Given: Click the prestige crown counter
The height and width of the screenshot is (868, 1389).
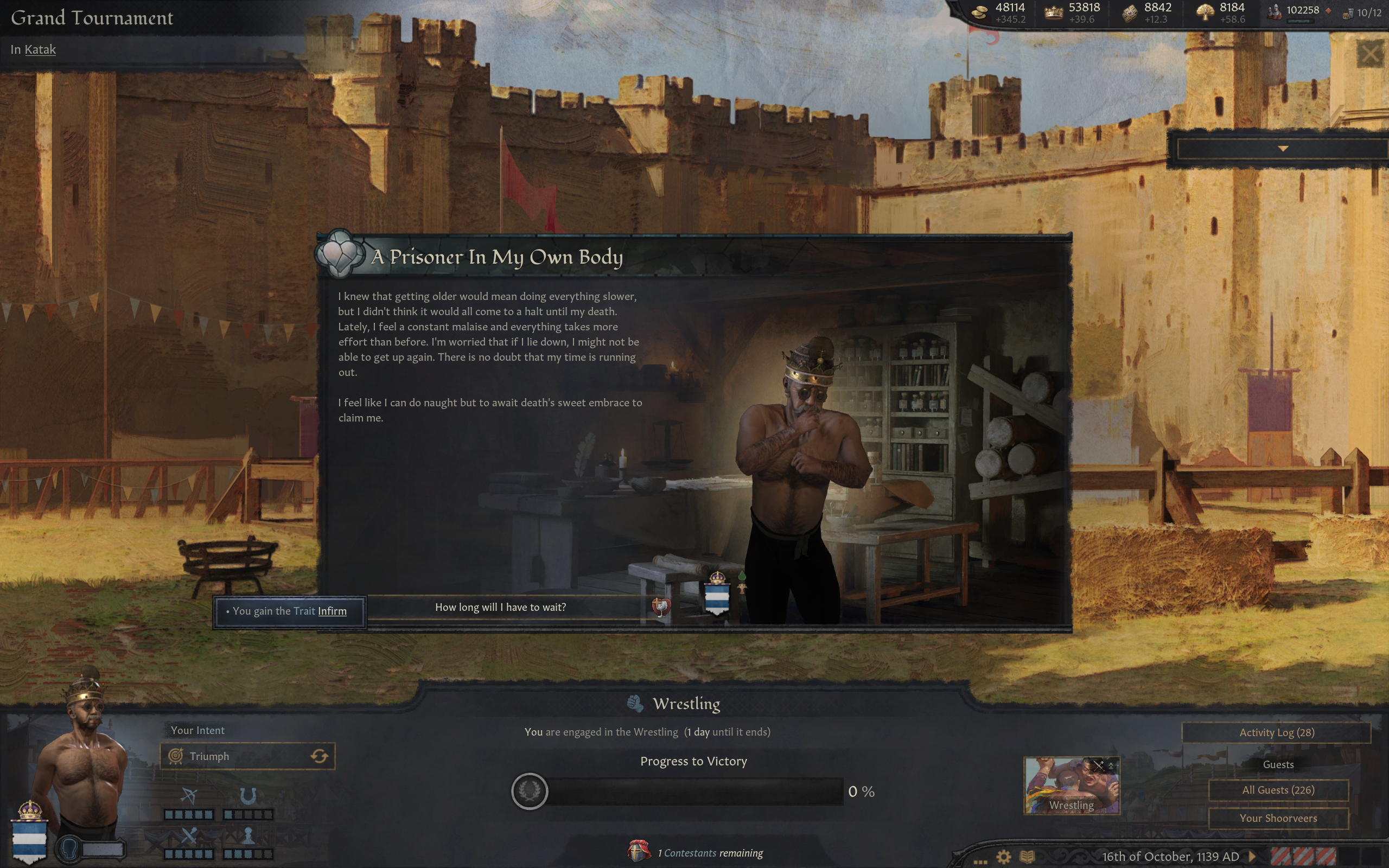Looking at the screenshot, I should point(1072,12).
